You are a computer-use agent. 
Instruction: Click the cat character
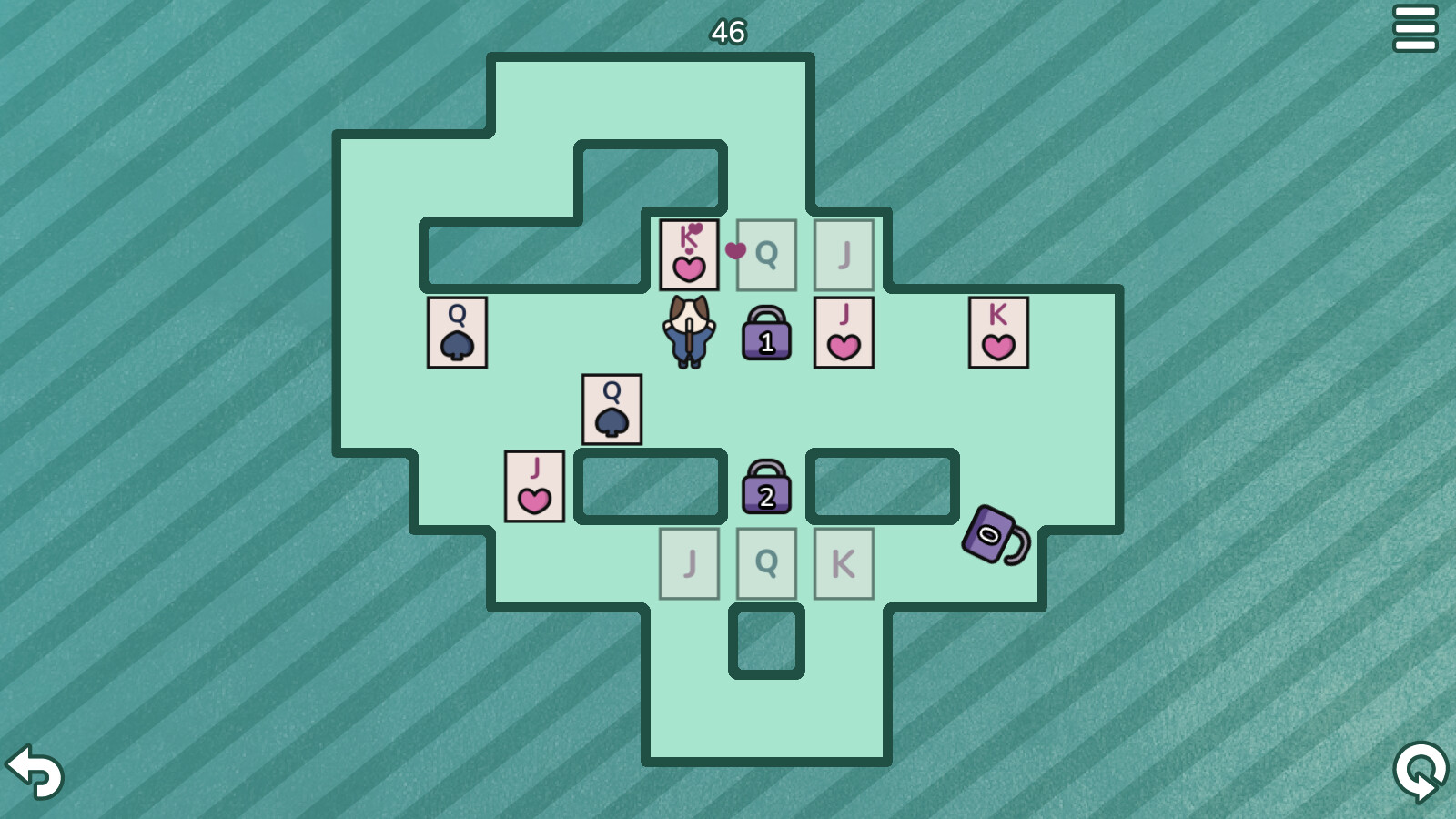689,332
